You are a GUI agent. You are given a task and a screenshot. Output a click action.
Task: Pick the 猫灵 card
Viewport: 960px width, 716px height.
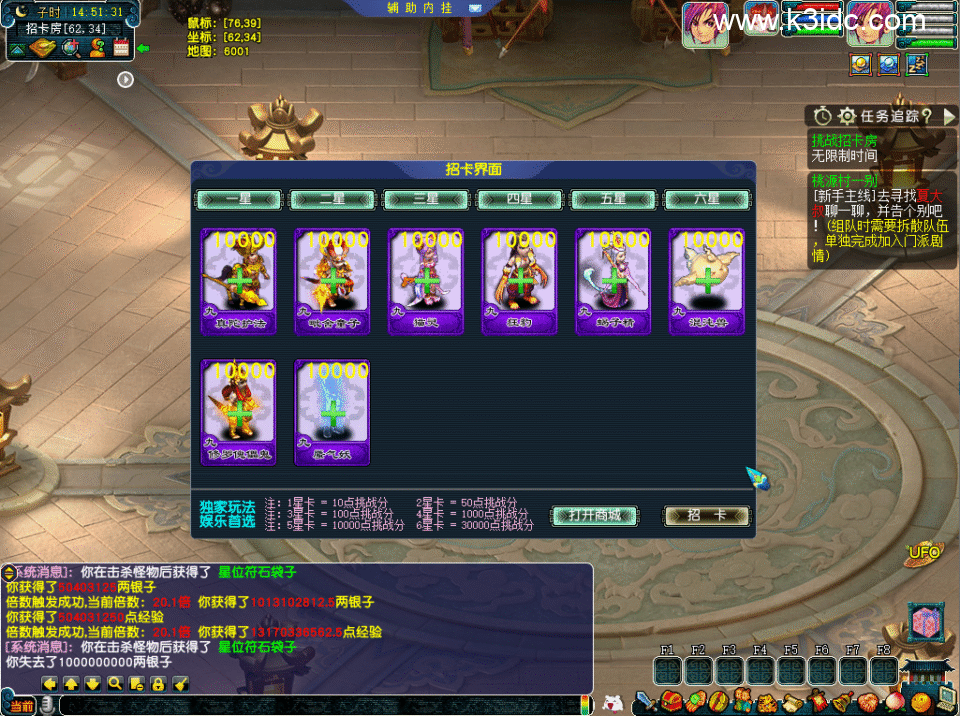click(x=427, y=280)
